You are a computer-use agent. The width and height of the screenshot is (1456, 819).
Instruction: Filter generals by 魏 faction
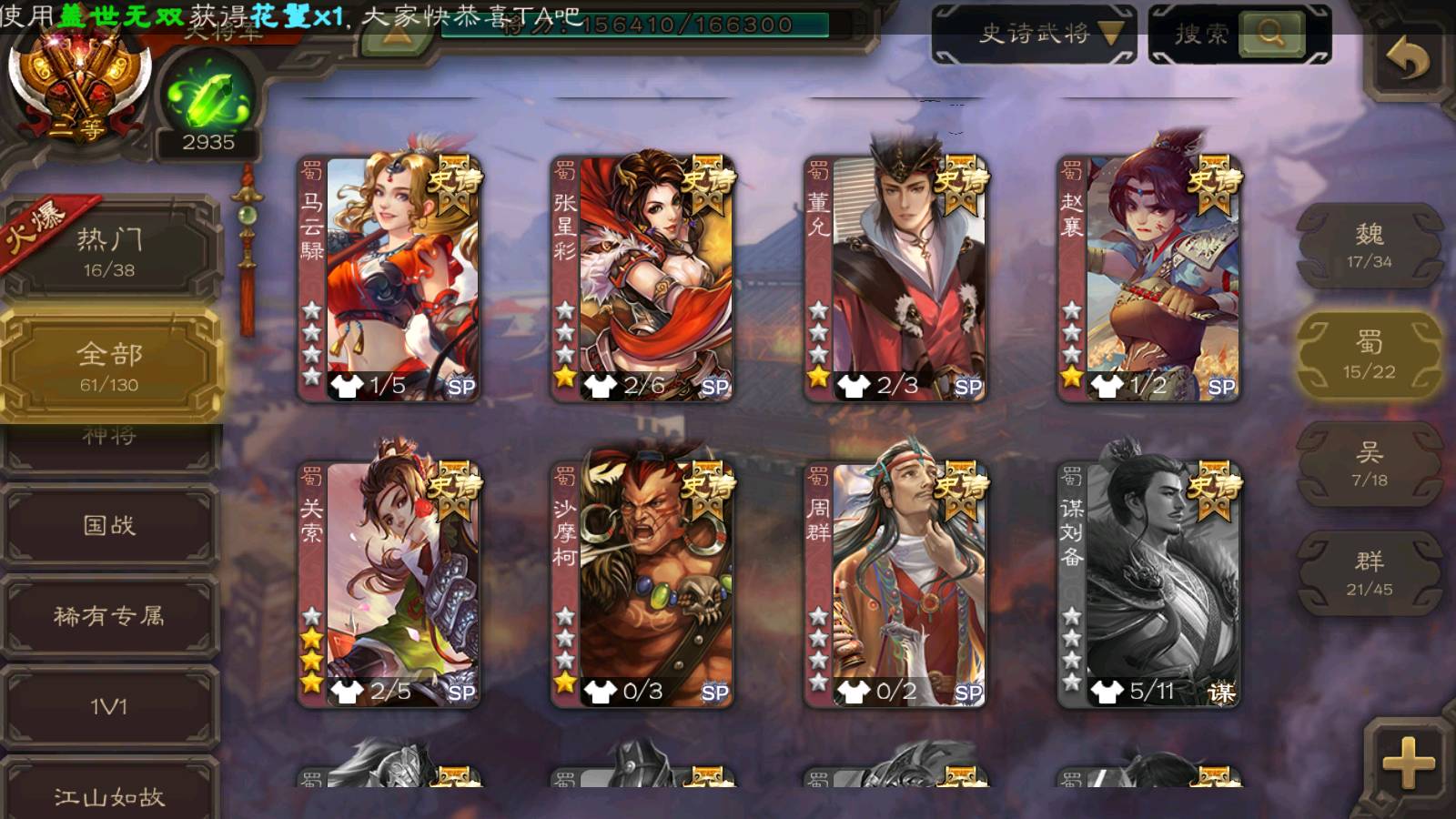(1369, 246)
